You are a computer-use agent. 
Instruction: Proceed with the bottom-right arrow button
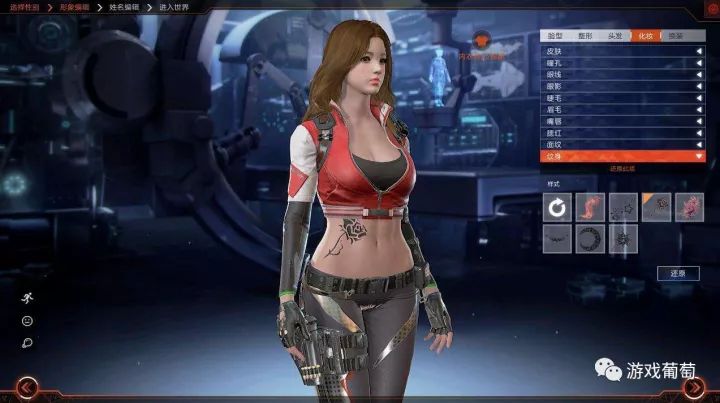693,387
